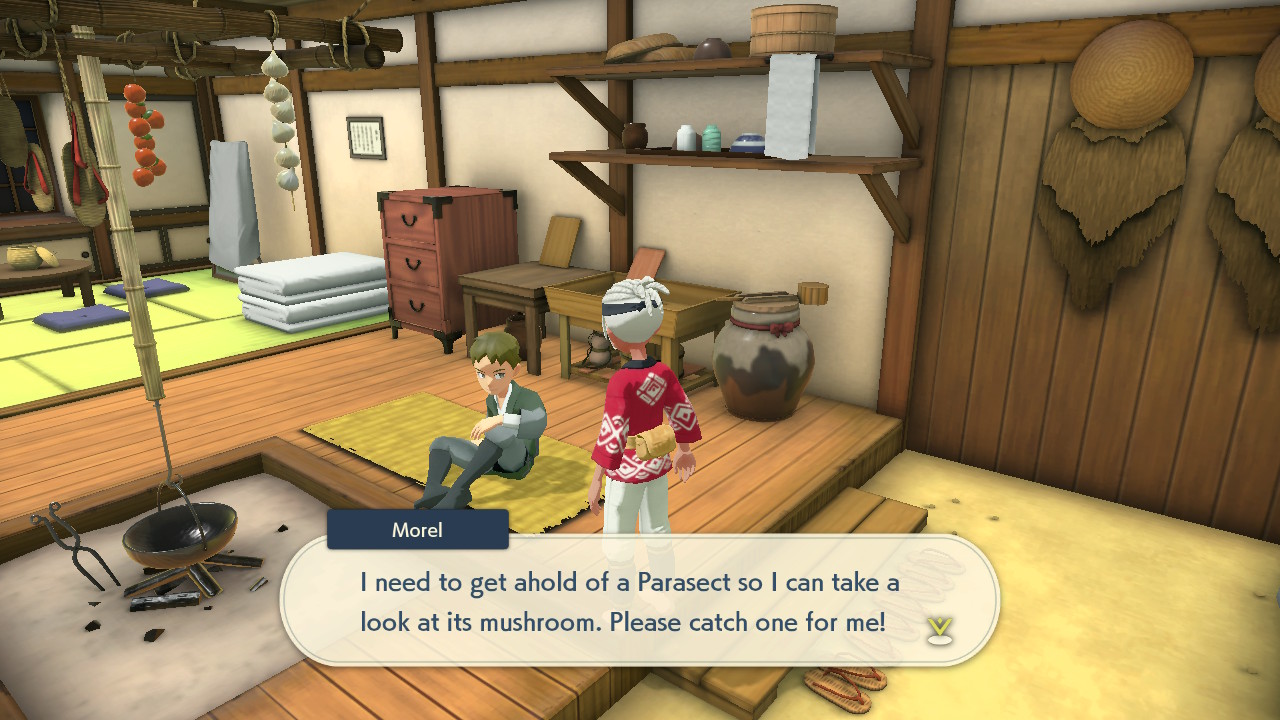
Task: Click Morel's Parasect request dialogue box
Action: (x=630, y=601)
